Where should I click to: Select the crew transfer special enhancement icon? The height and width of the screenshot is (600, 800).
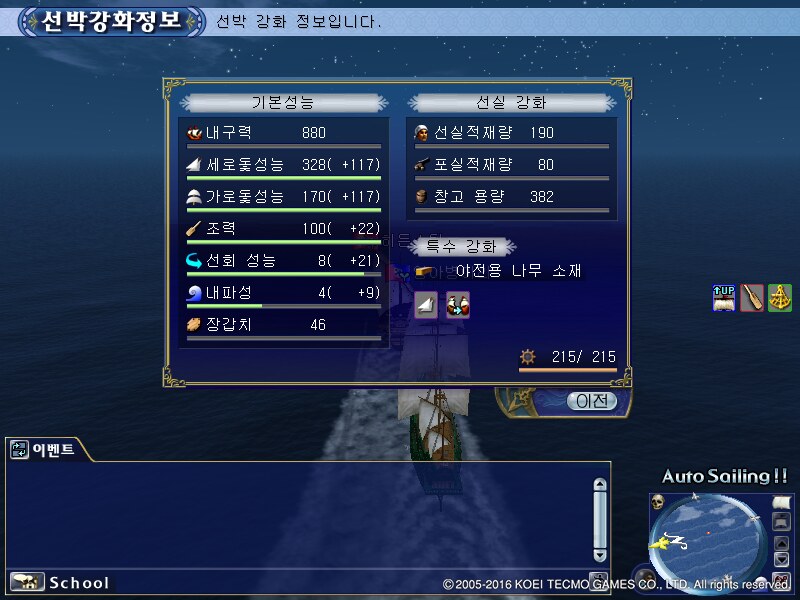[x=458, y=306]
